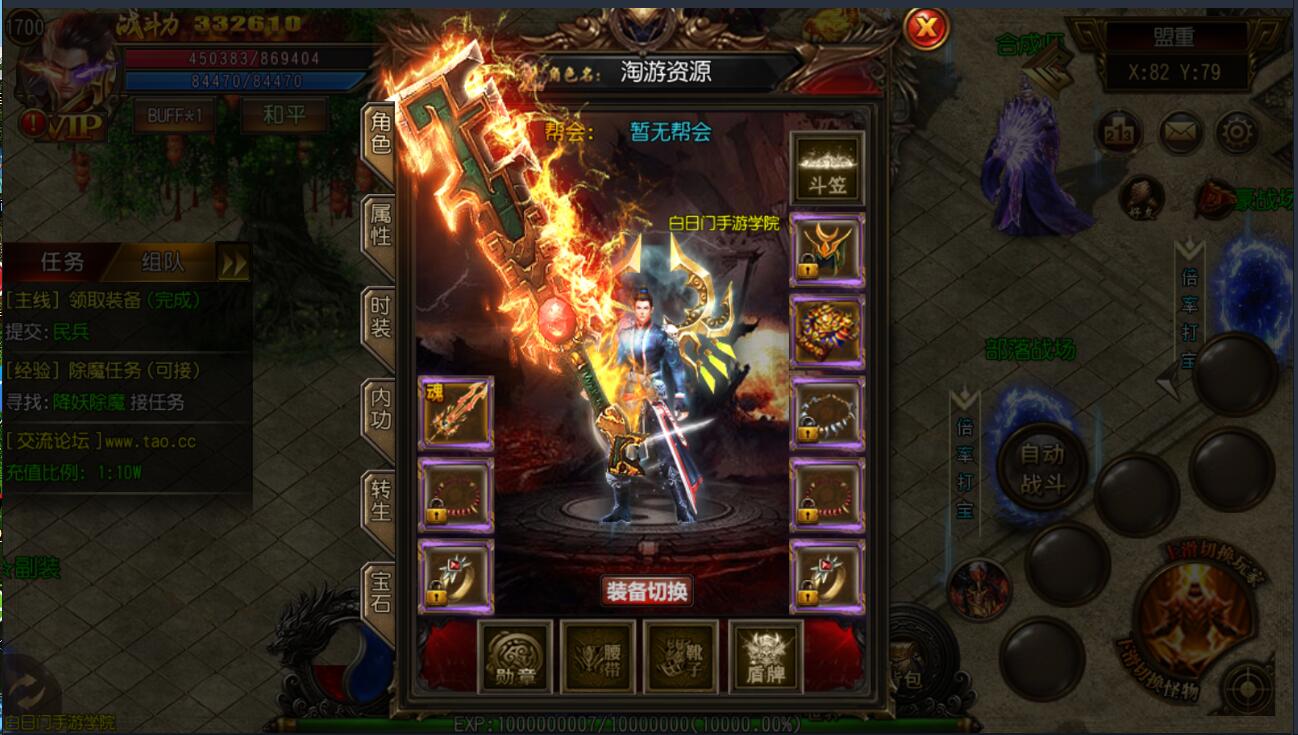The width and height of the screenshot is (1298, 735).
Task: Open the 盾牌 shield slot
Action: [x=765, y=657]
